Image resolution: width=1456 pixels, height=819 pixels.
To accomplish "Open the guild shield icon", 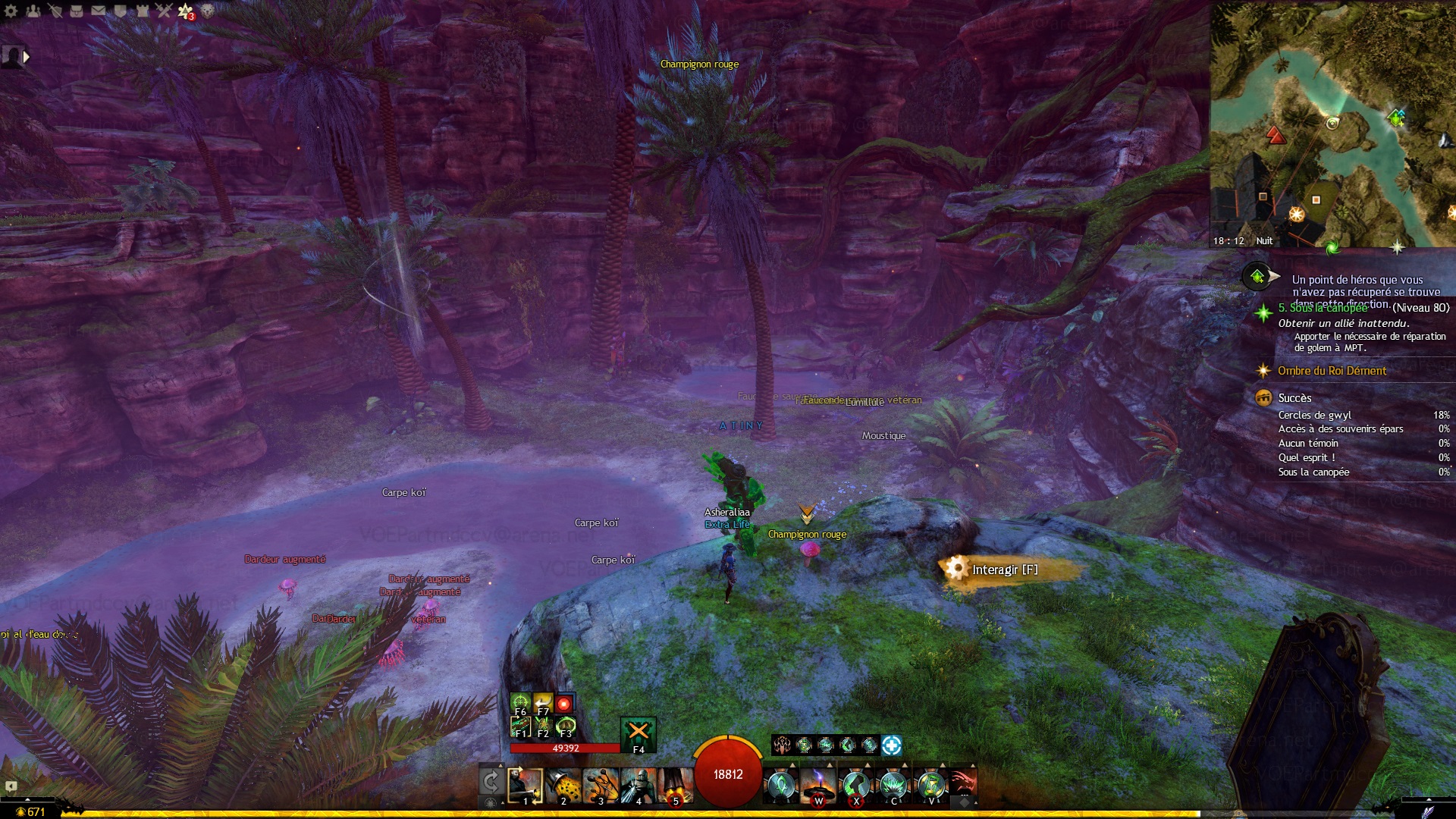I will [x=121, y=11].
